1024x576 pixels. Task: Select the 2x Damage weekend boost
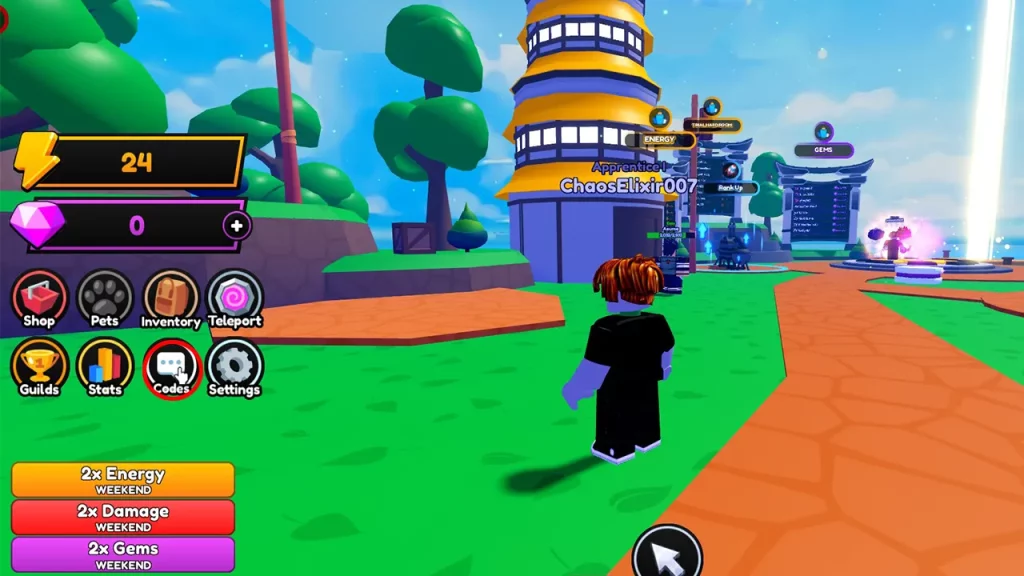123,516
